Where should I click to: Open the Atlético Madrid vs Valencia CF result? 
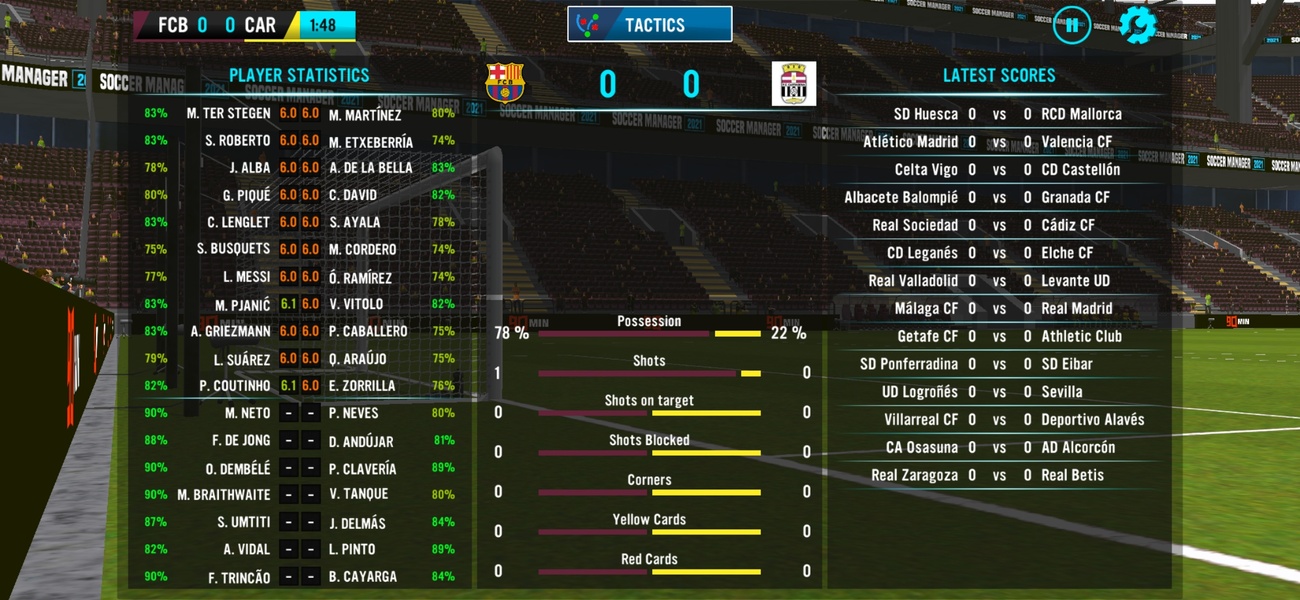click(x=998, y=142)
